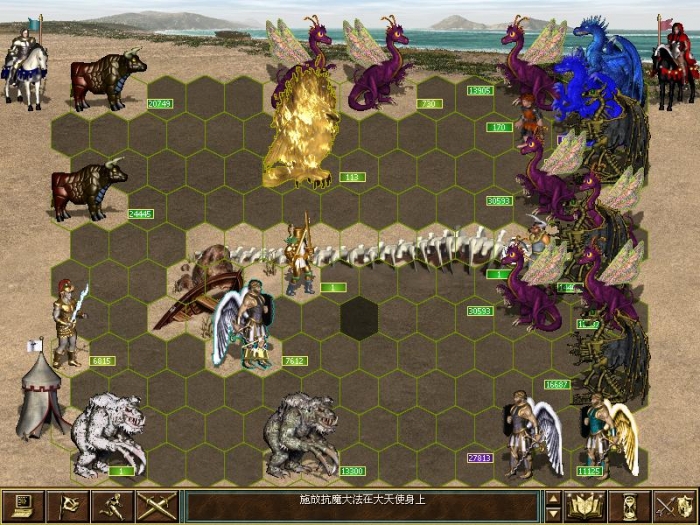Image resolution: width=700 pixels, height=525 pixels.
Task: Turn on auto-combat with crossed swords
Action: [157, 506]
